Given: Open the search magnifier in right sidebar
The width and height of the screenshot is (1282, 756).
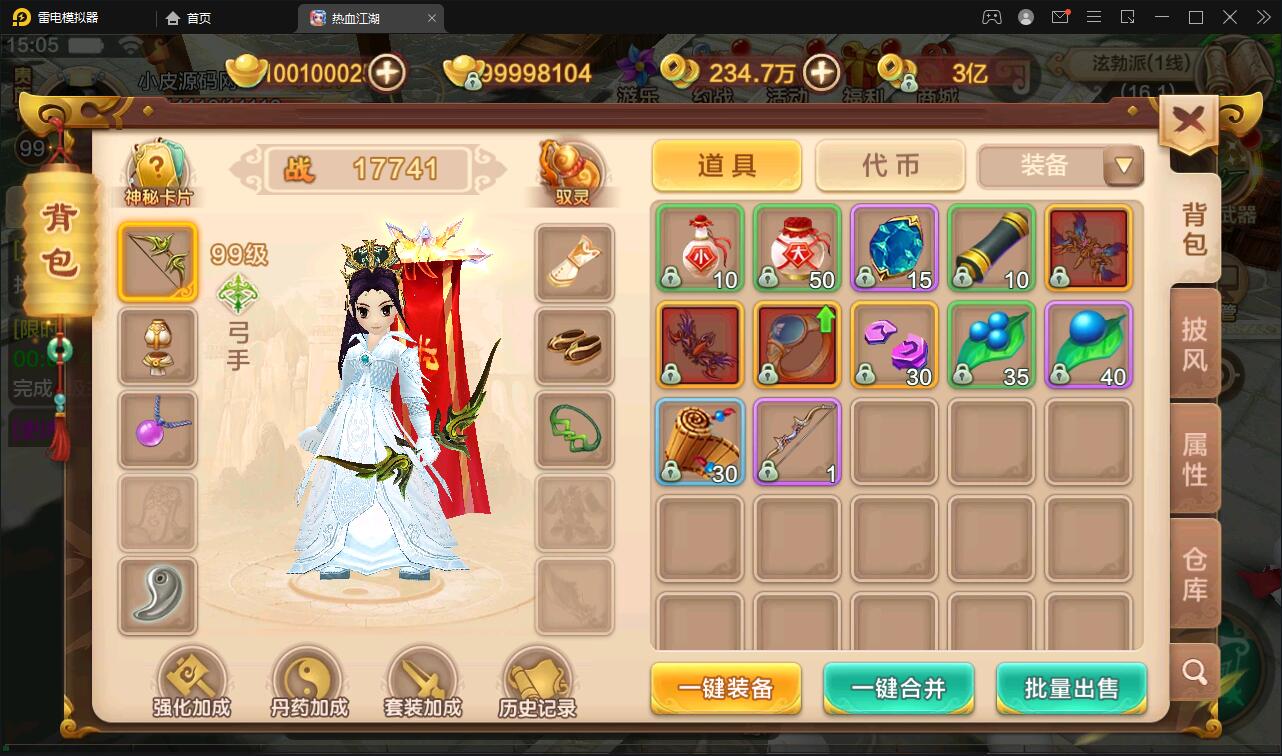Looking at the screenshot, I should 1194,673.
